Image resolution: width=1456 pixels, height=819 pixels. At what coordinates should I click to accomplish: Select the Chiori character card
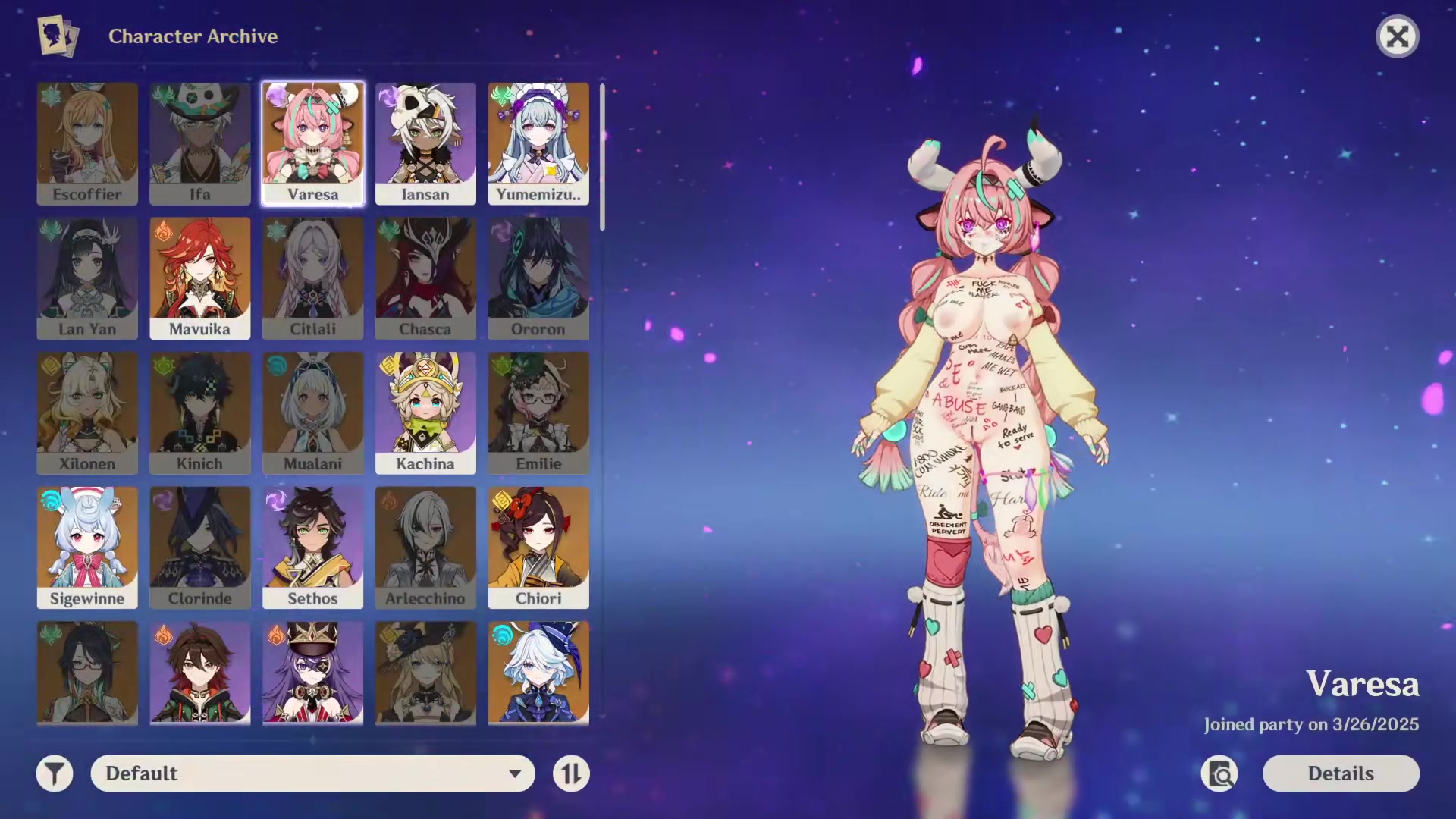[538, 548]
